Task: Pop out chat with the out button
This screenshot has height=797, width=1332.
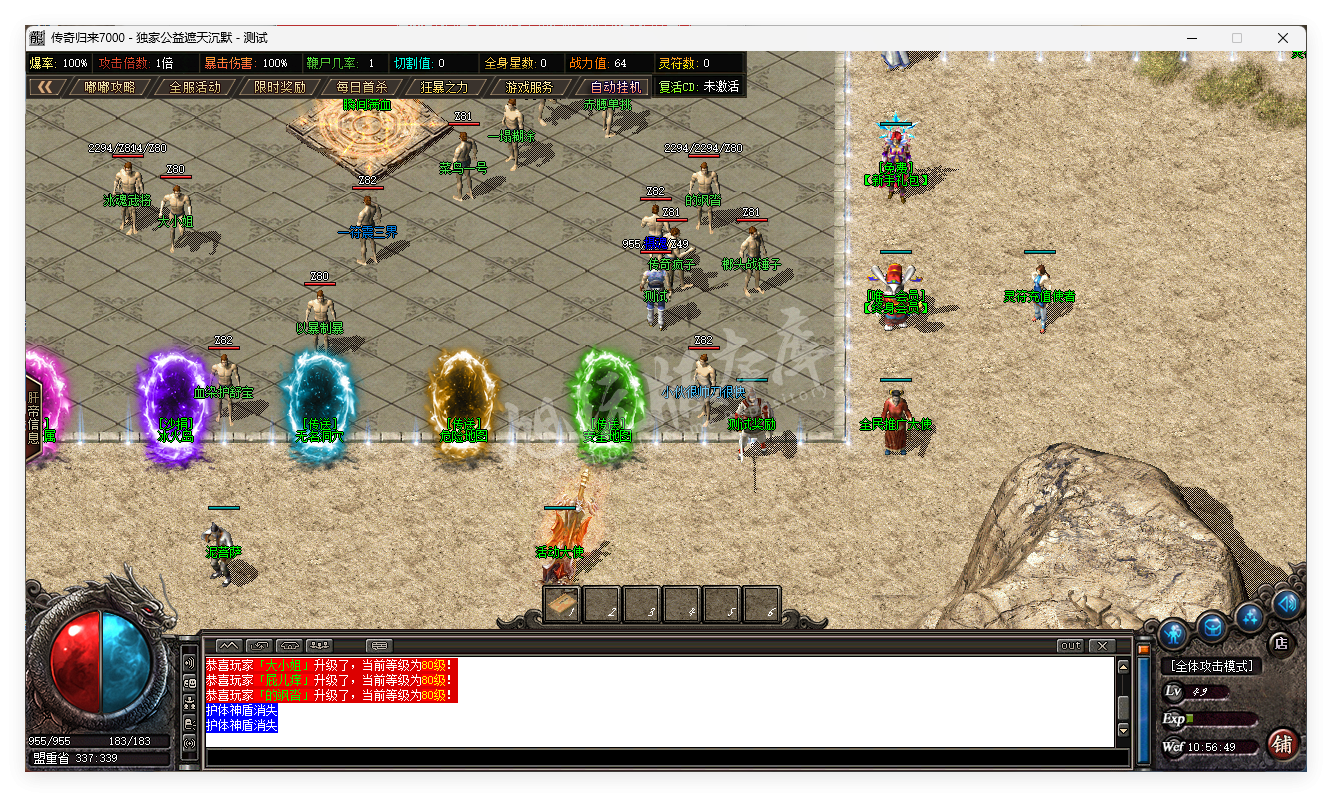Action: click(1069, 645)
